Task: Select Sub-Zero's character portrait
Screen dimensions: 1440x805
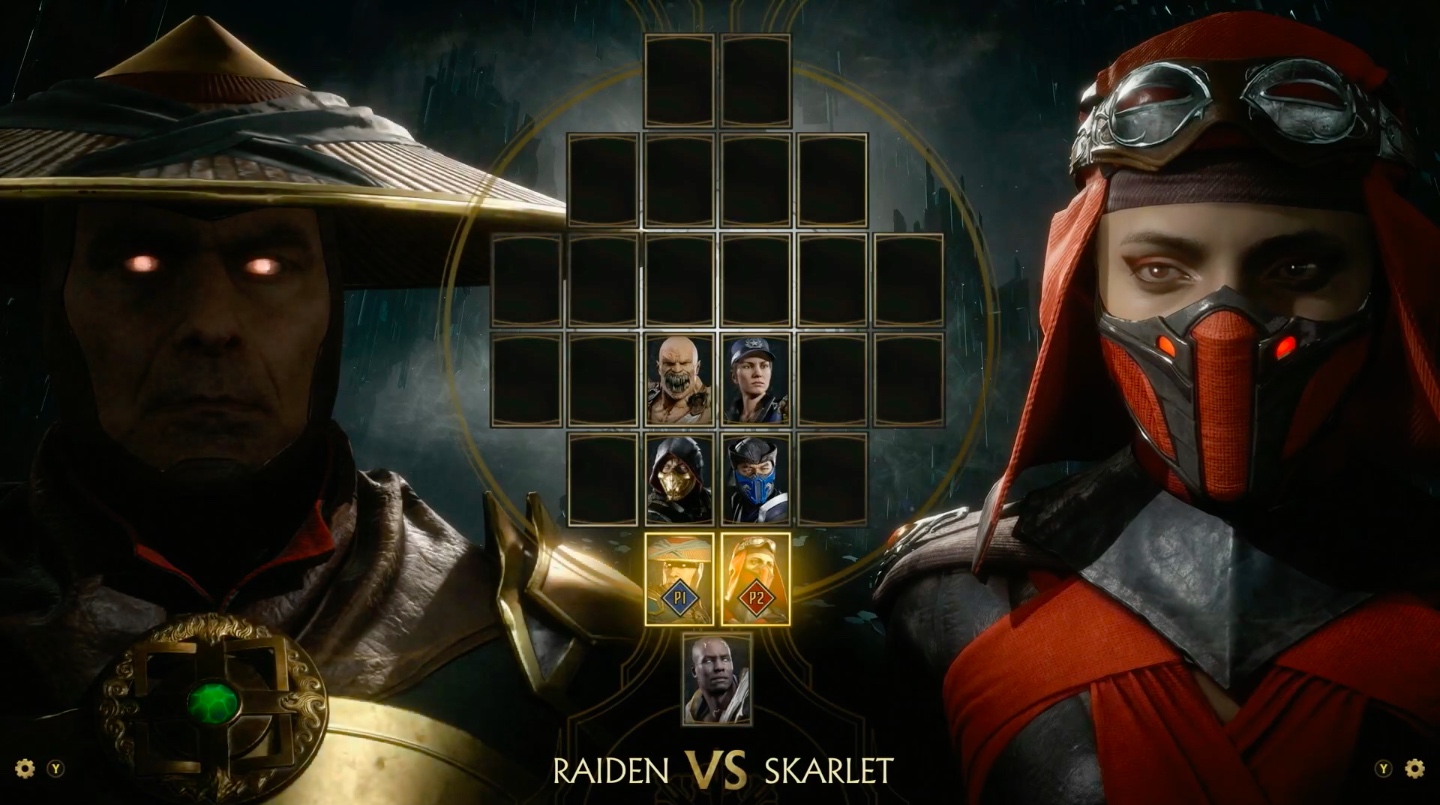Action: click(x=757, y=480)
